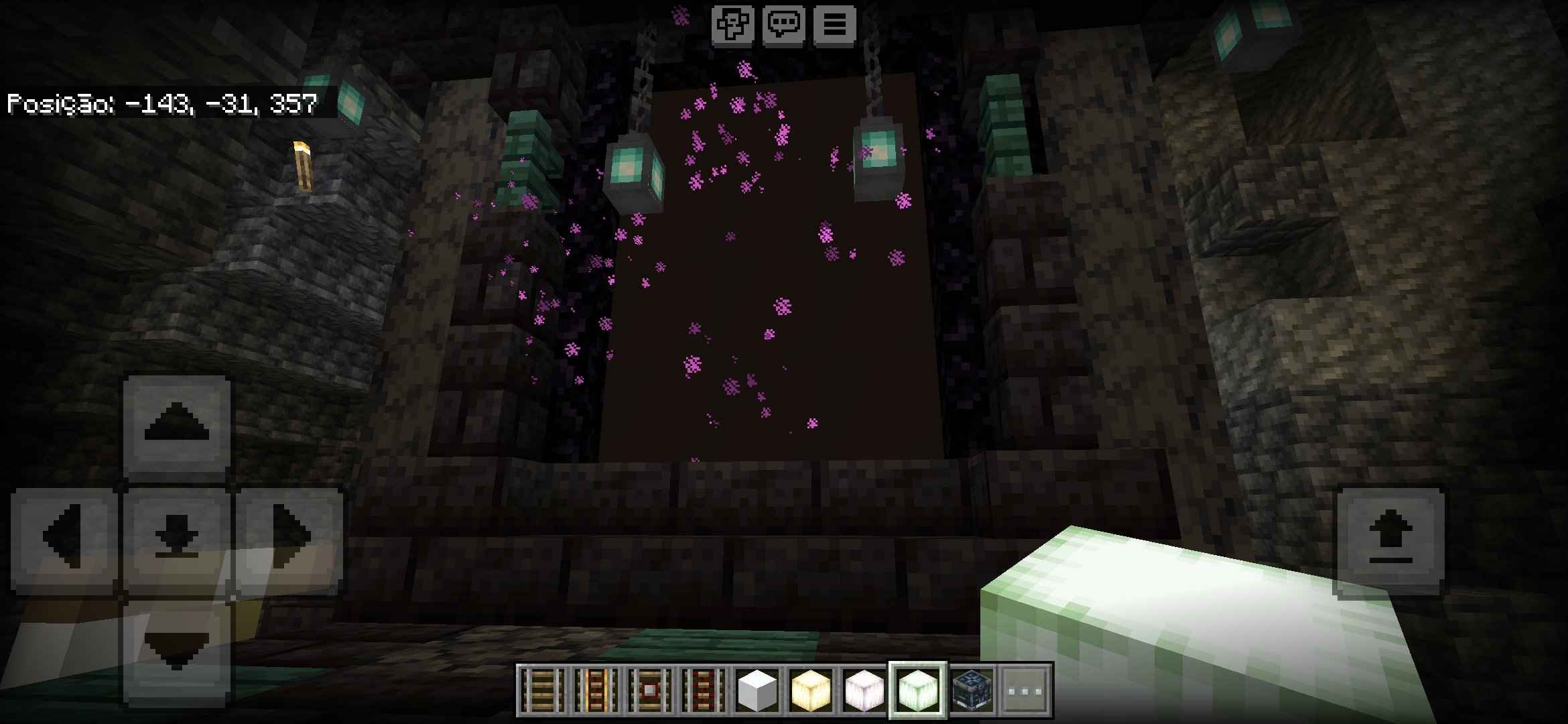Select the green froglight block slot
This screenshot has width=1568, height=724.
click(917, 690)
